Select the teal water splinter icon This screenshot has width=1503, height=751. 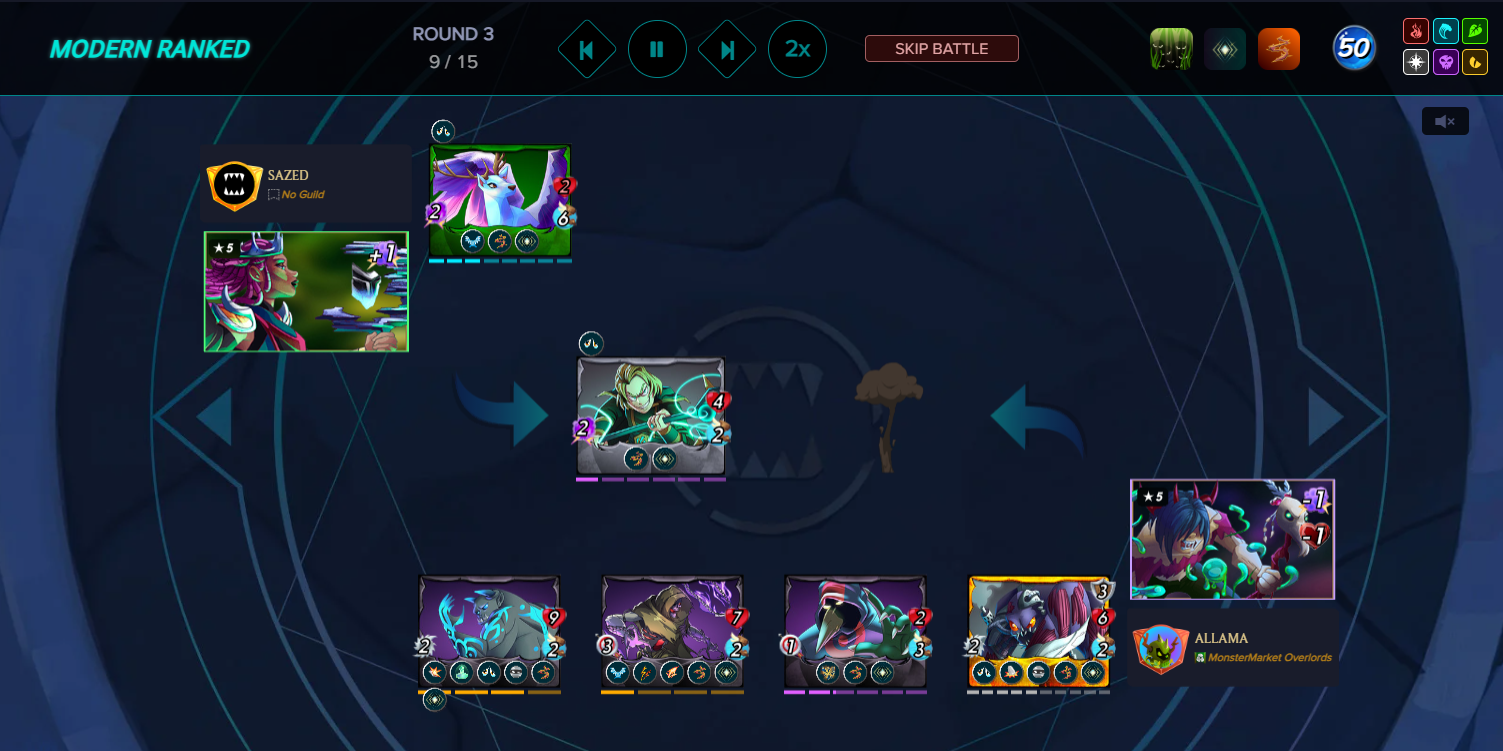click(x=1446, y=31)
